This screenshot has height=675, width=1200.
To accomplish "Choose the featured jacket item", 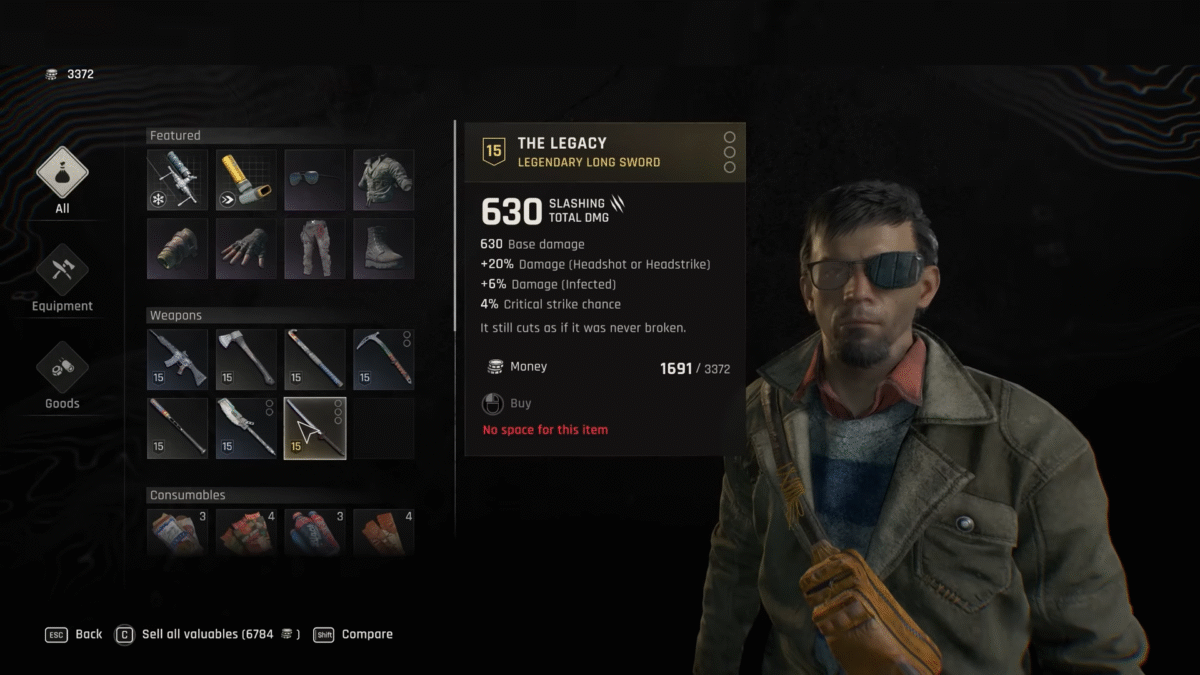I will point(384,180).
